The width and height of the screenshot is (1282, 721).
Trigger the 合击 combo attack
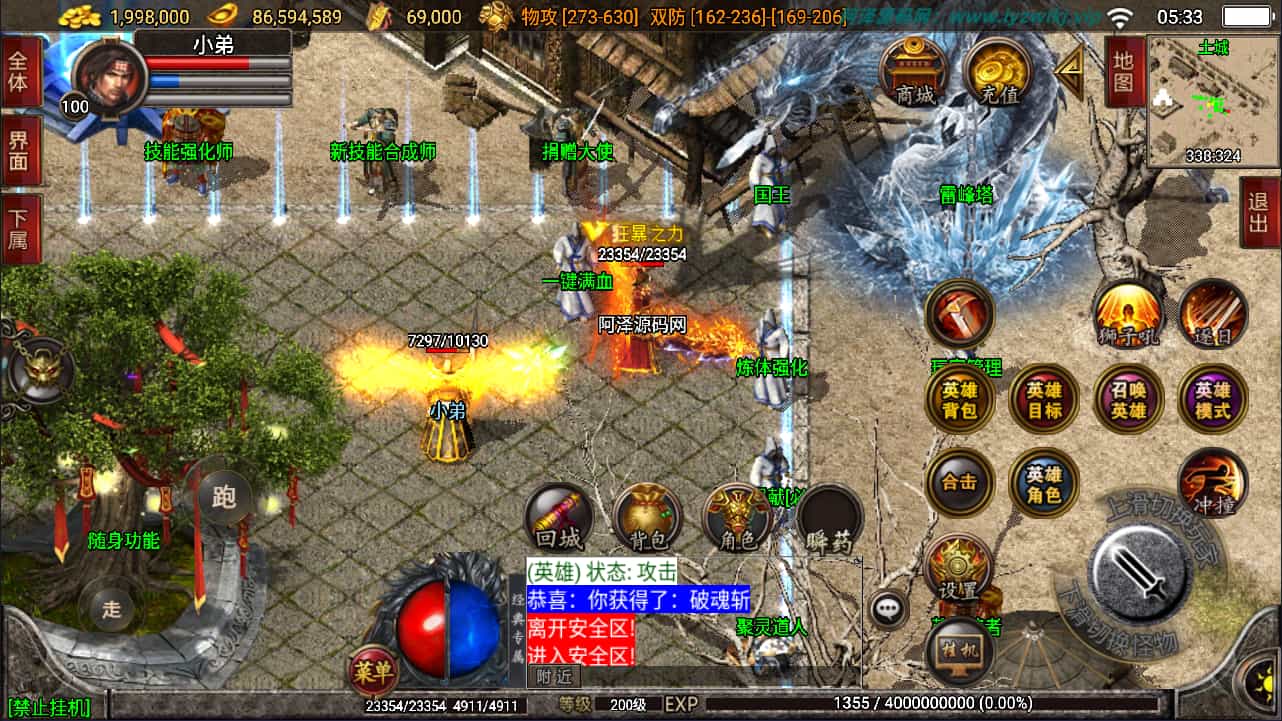pos(960,483)
